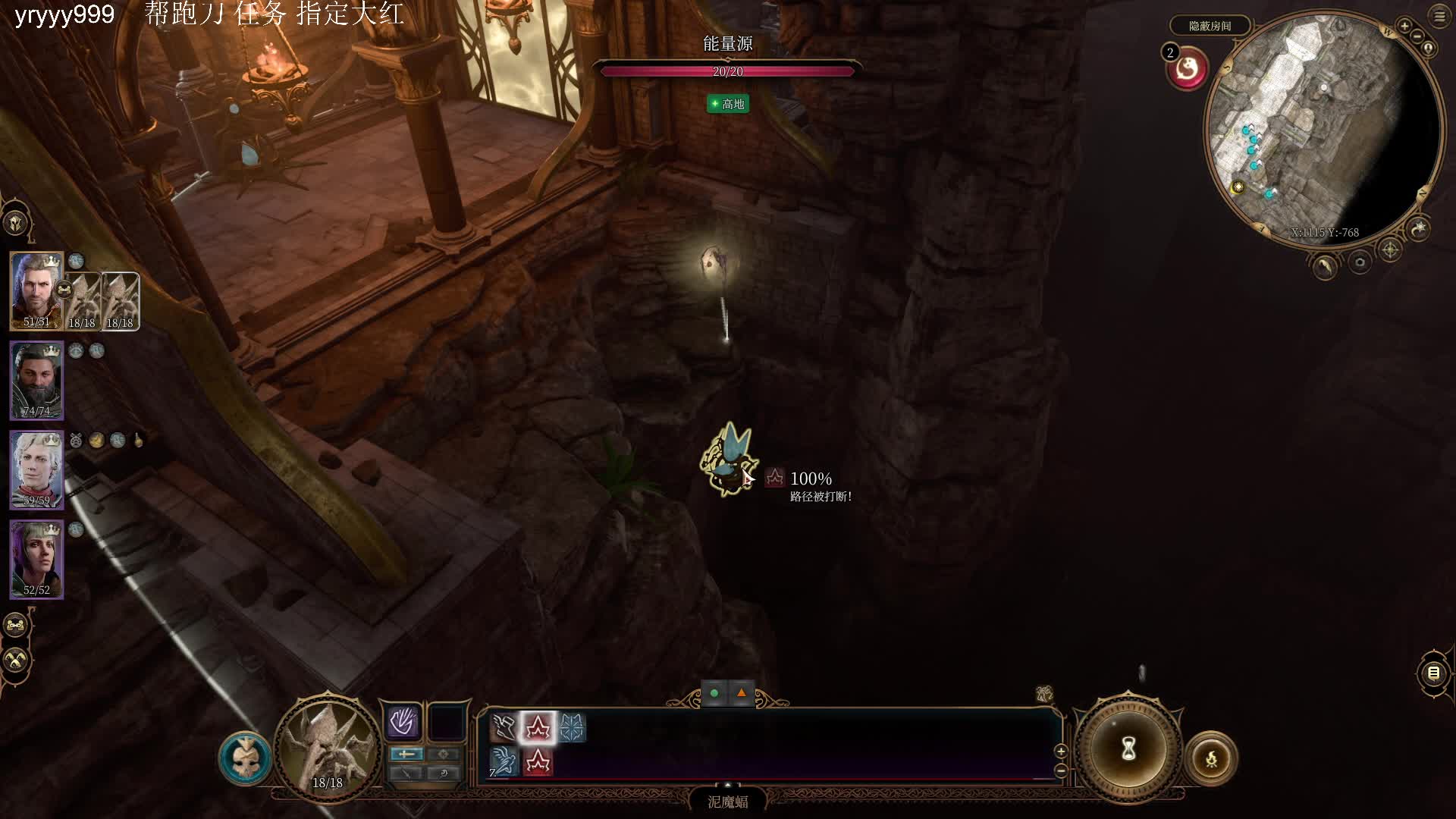Open the combat log panel button
Viewport: 1456px width, 819px height.
(1433, 673)
